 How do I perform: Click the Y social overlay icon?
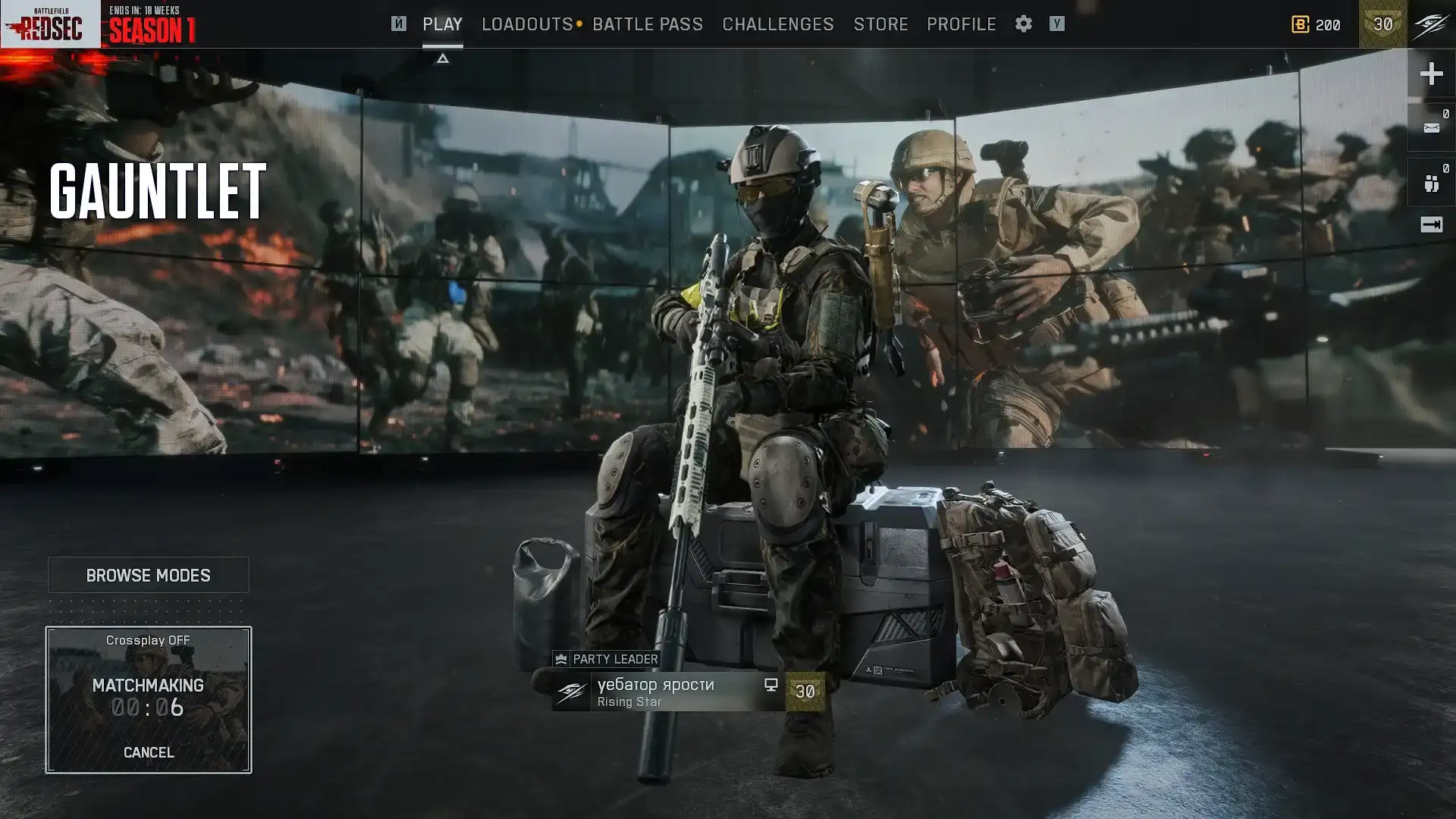tap(1056, 24)
